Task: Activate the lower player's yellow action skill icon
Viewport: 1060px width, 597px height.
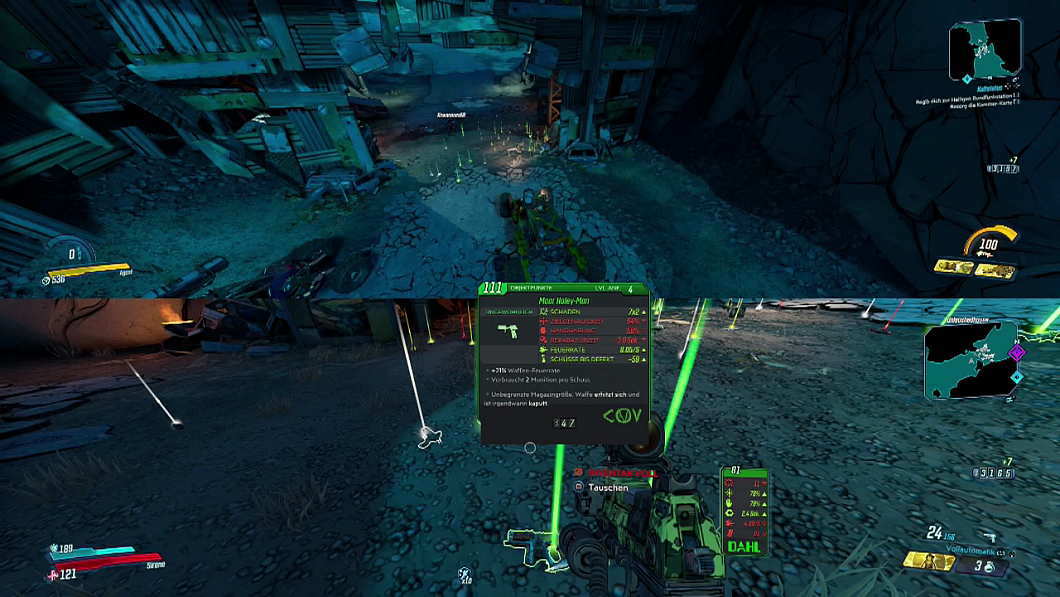Action: tap(928, 561)
